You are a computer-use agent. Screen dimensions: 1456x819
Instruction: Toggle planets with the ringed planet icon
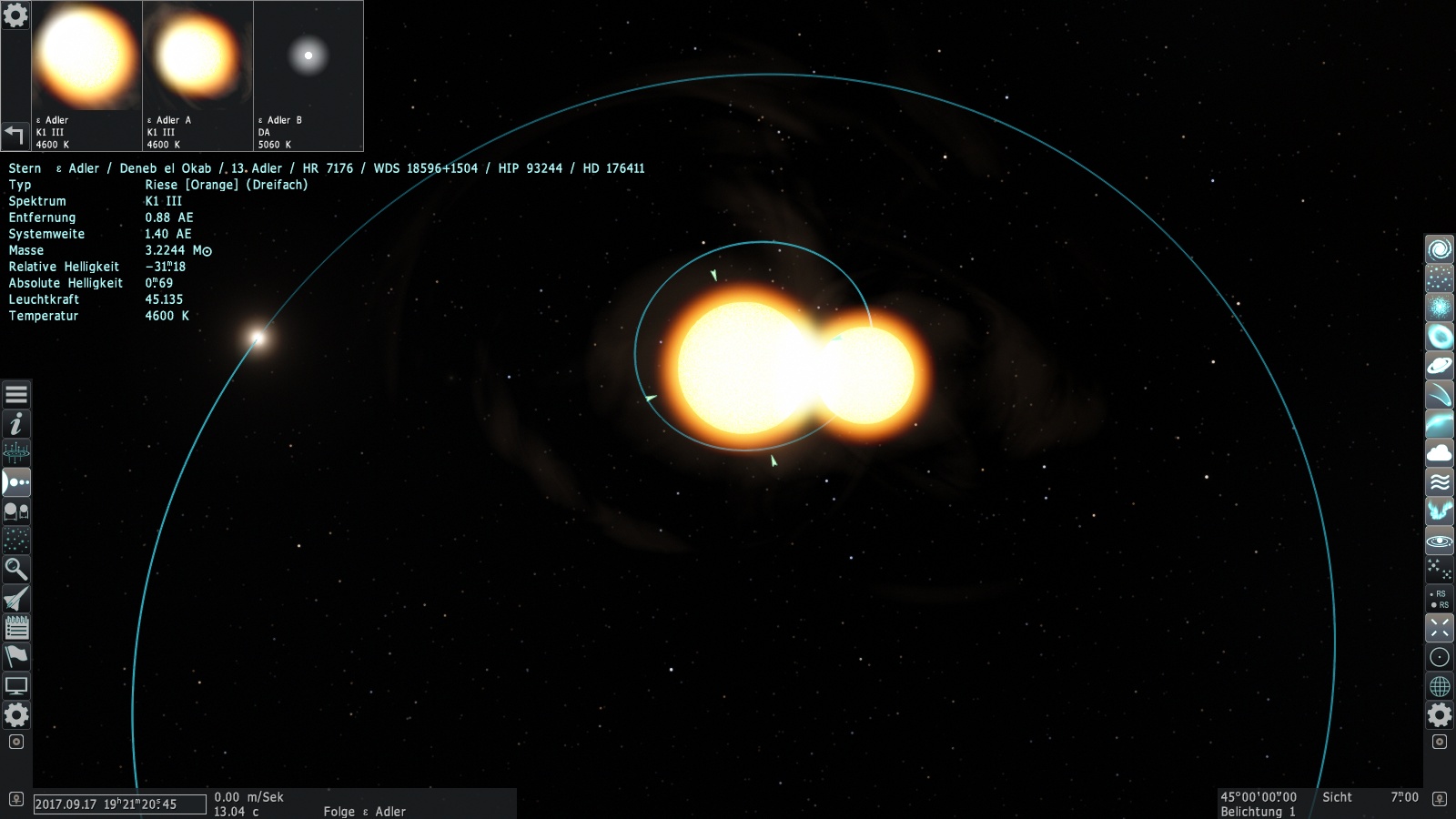point(1440,366)
